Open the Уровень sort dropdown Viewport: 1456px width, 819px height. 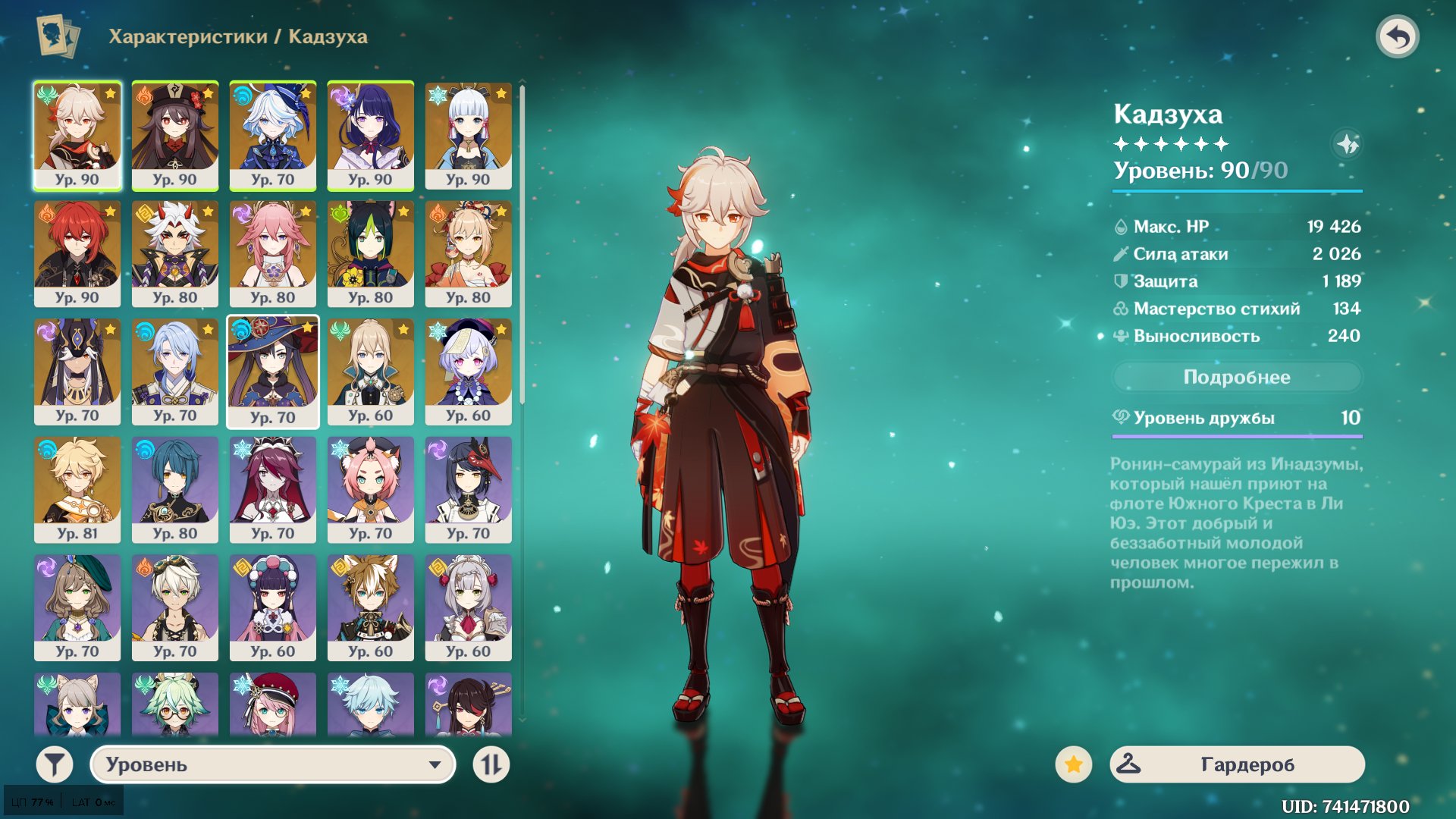click(273, 764)
